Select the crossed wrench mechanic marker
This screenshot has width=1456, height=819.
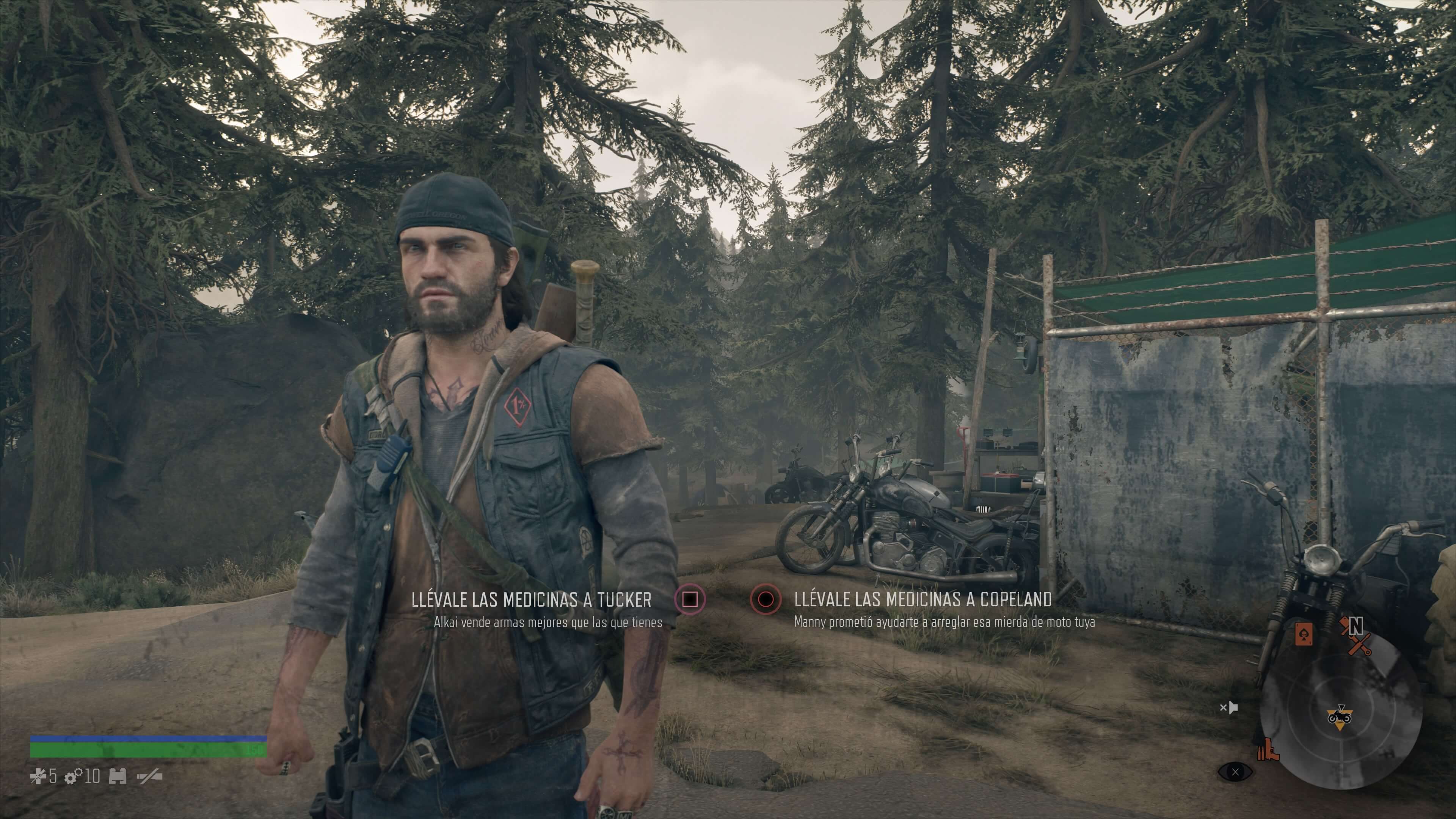tap(1359, 644)
